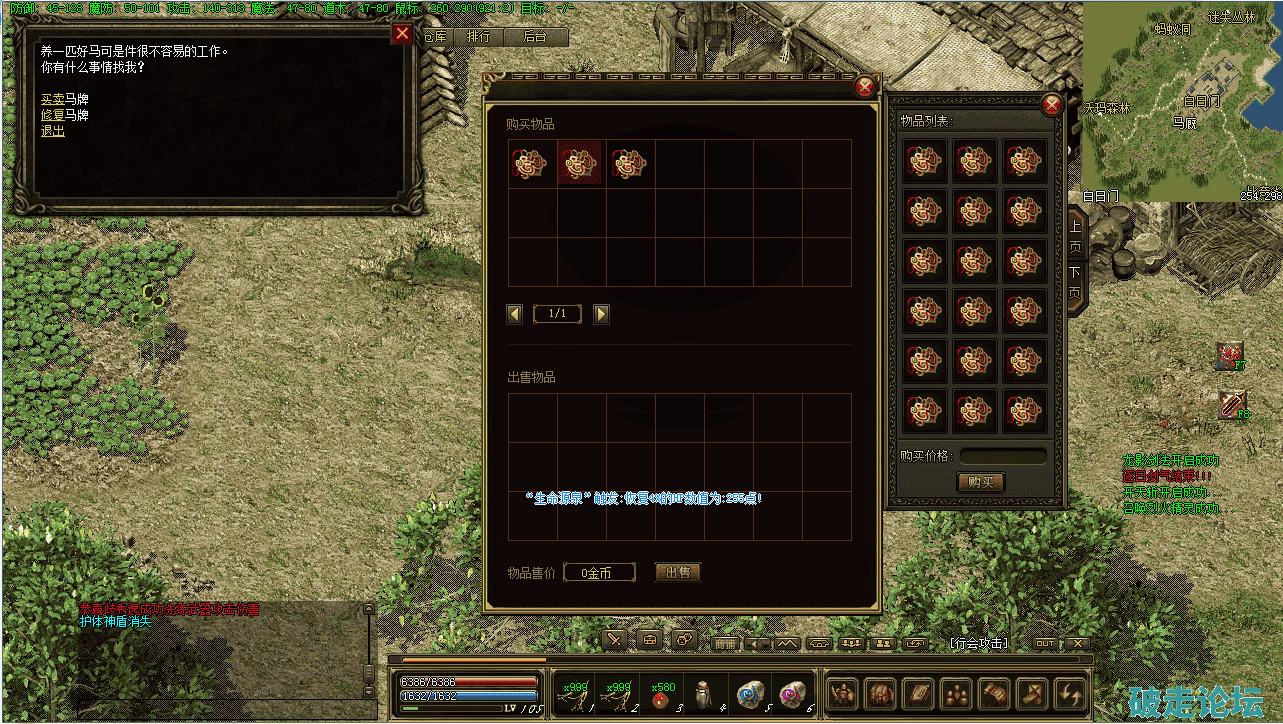
Task: Go to the next page of 购买物品
Action: [x=601, y=314]
